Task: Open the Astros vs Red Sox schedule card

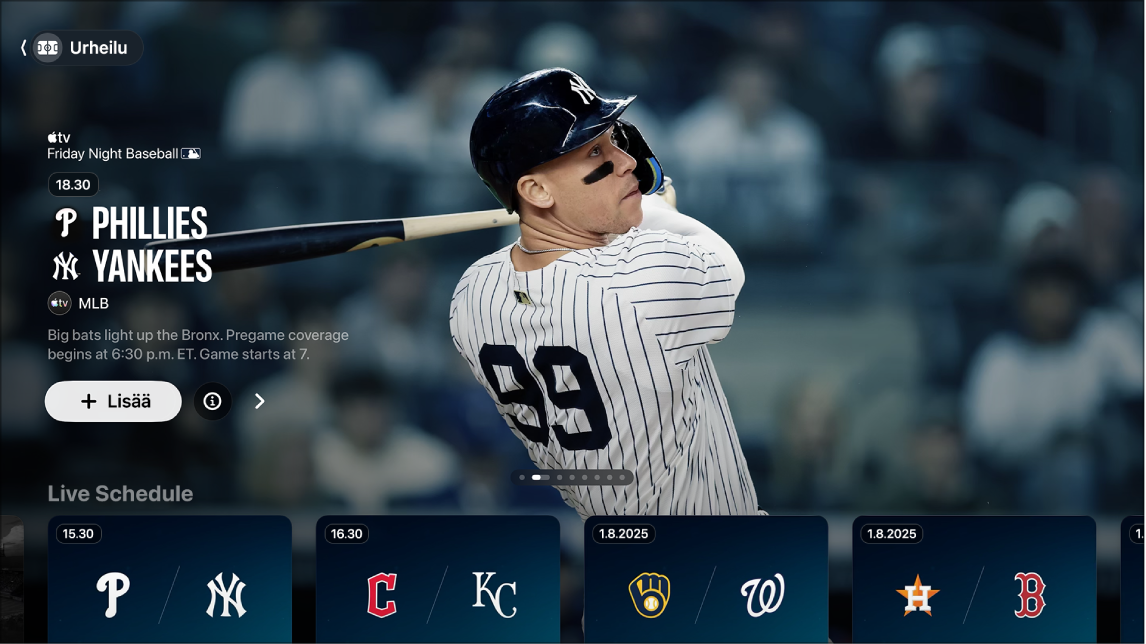Action: (x=974, y=580)
